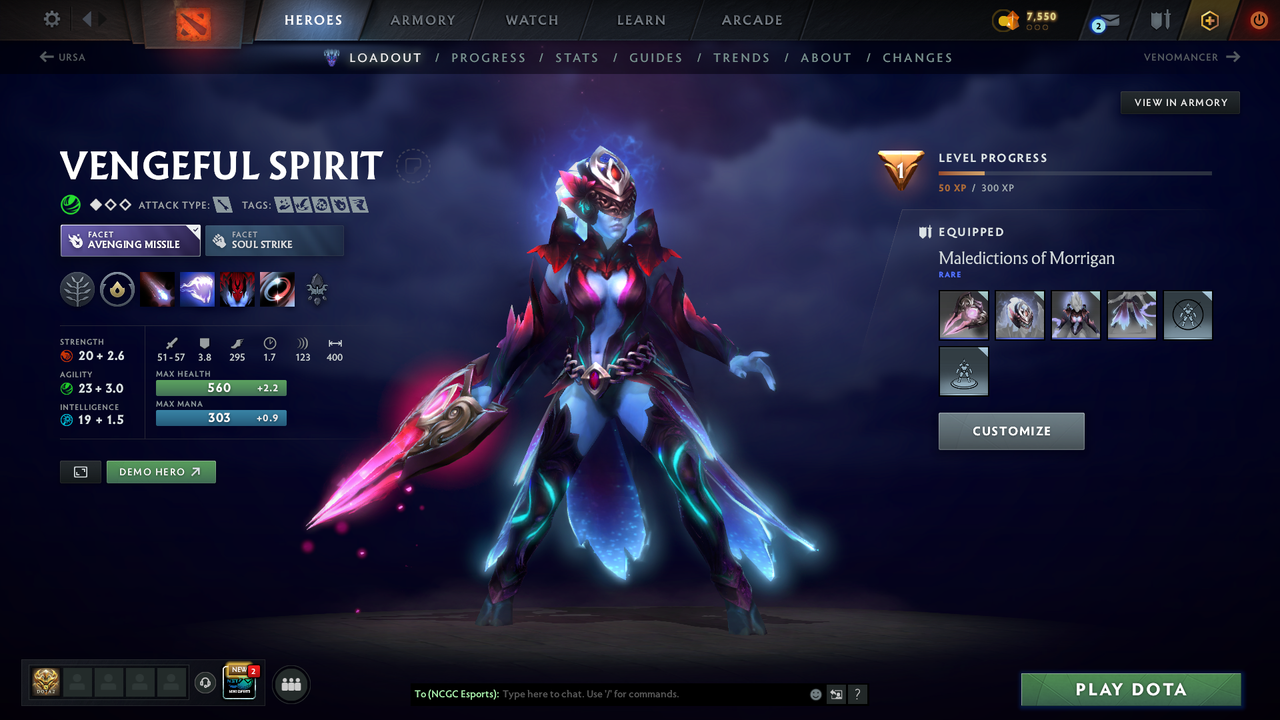
Task: Open the talent tree icon
Action: coord(78,289)
